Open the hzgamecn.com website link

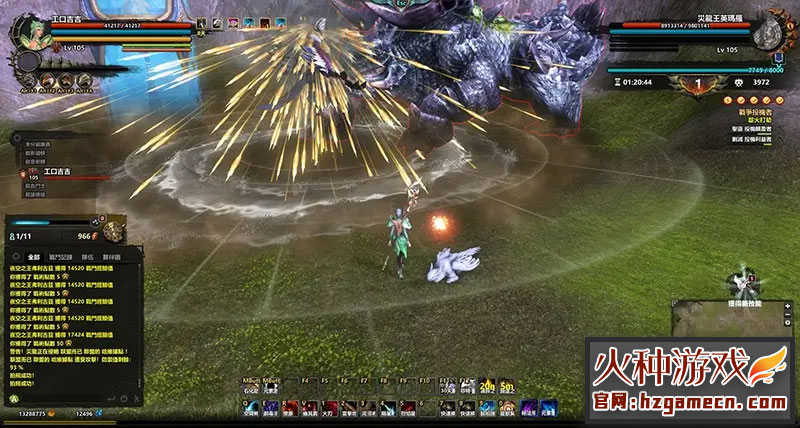[688, 402]
